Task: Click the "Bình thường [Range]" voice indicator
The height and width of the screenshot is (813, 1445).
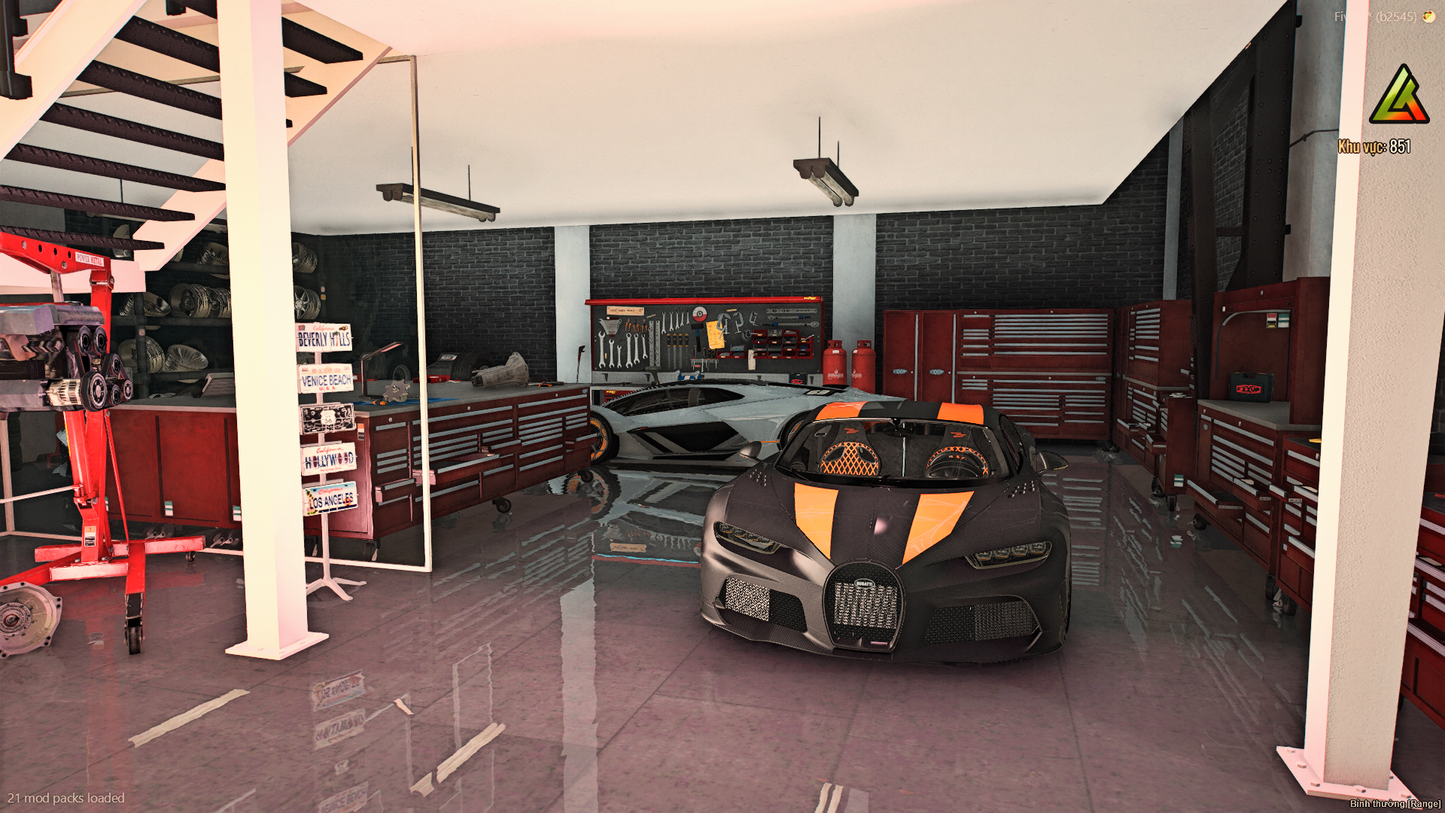Action: coord(1393,803)
